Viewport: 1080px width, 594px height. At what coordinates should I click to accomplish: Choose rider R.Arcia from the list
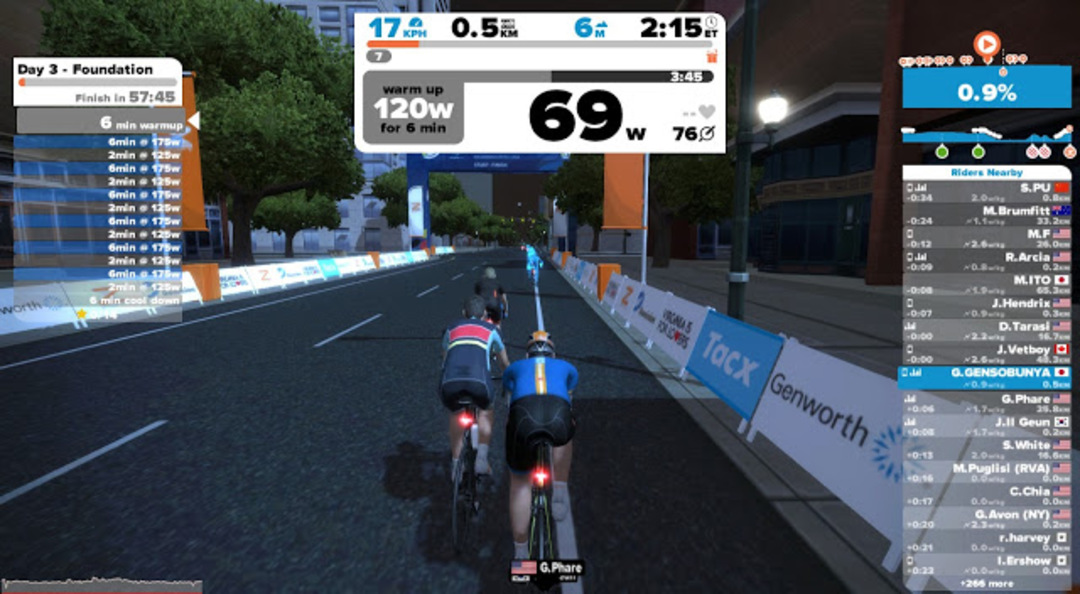(986, 261)
